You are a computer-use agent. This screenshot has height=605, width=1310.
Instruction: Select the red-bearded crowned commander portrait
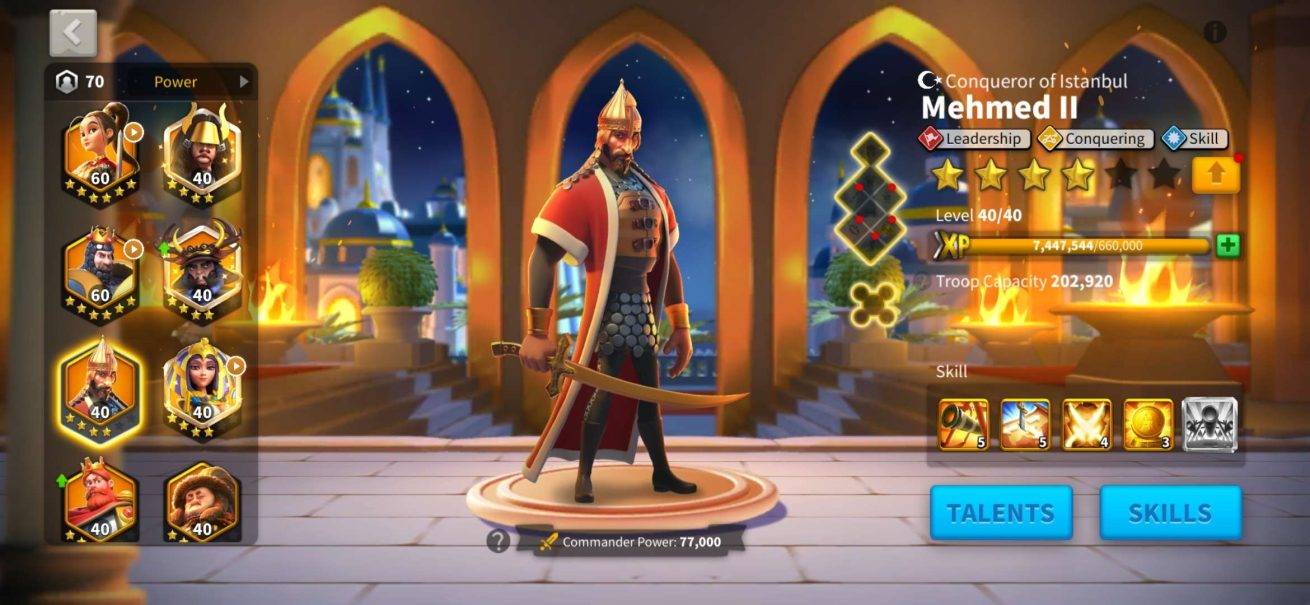pos(100,500)
